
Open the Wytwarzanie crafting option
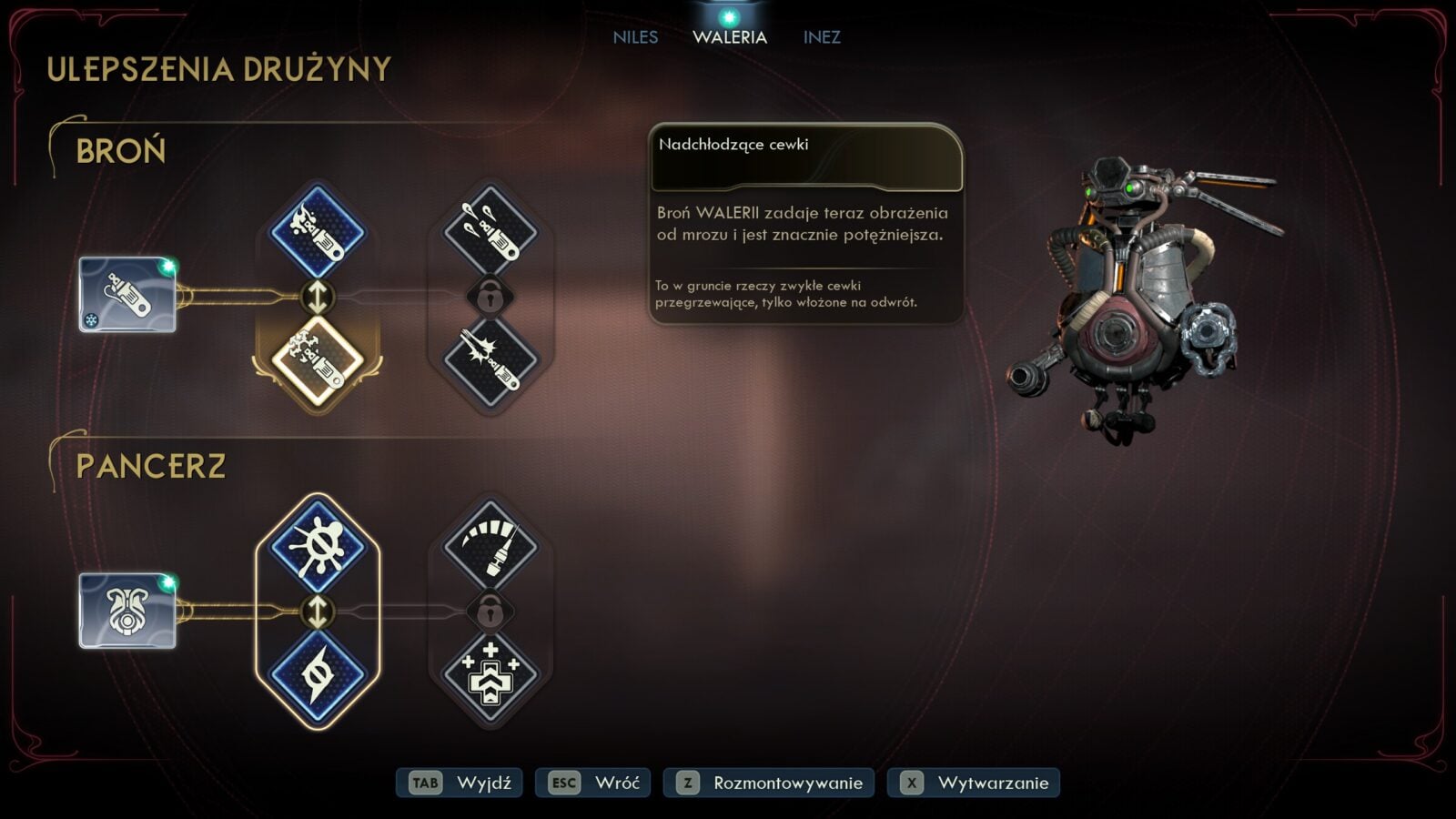point(974,783)
